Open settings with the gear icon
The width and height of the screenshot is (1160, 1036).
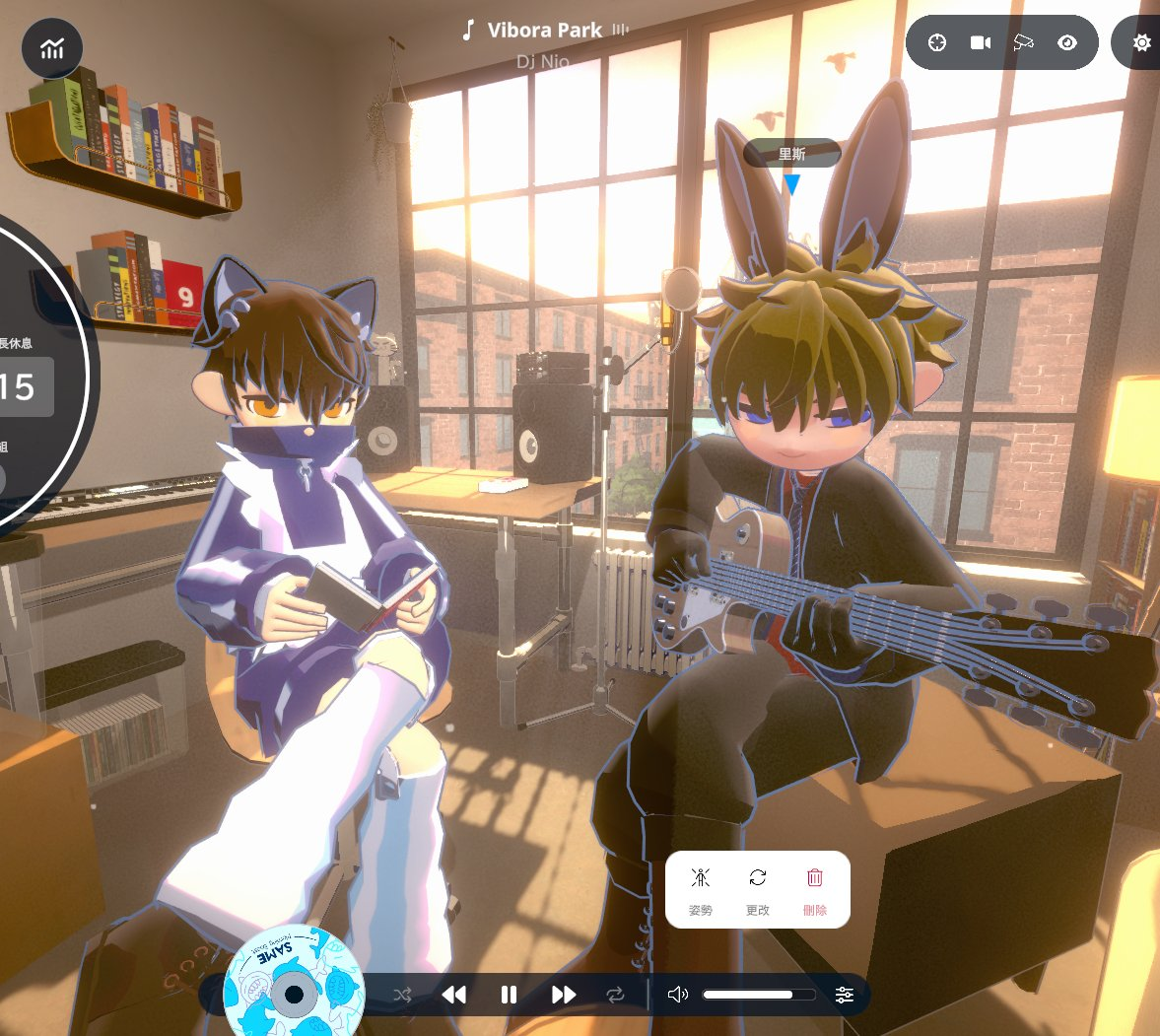[1141, 43]
